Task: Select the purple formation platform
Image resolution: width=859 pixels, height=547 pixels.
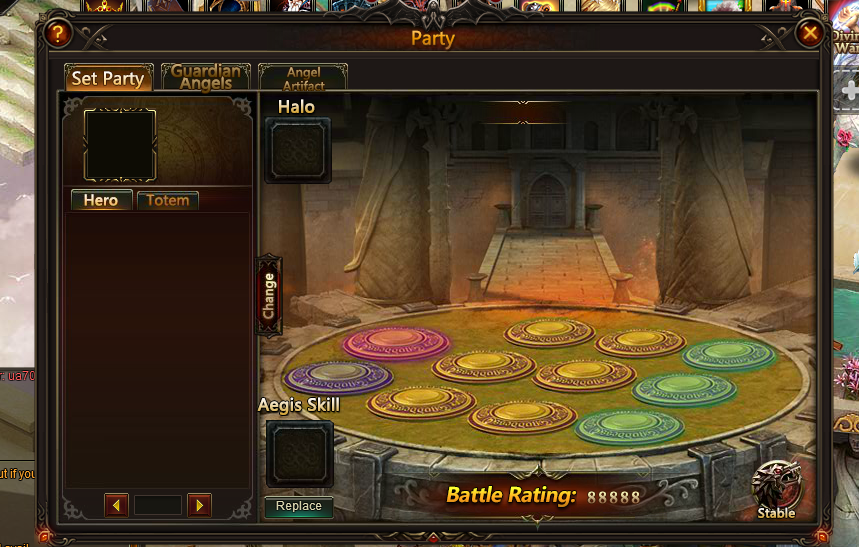Action: click(x=338, y=376)
